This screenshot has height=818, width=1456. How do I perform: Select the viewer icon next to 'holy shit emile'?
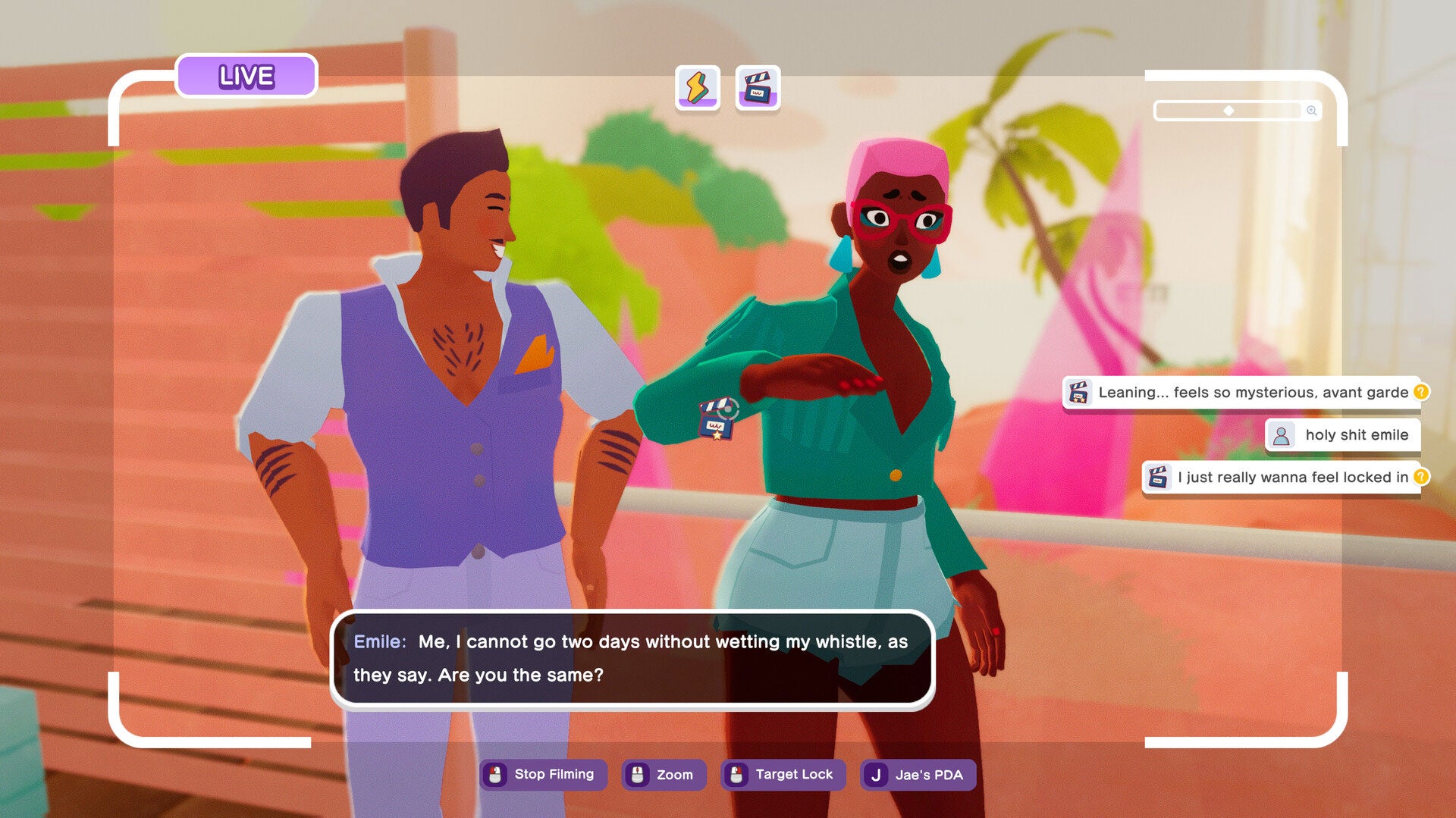[x=1282, y=434]
